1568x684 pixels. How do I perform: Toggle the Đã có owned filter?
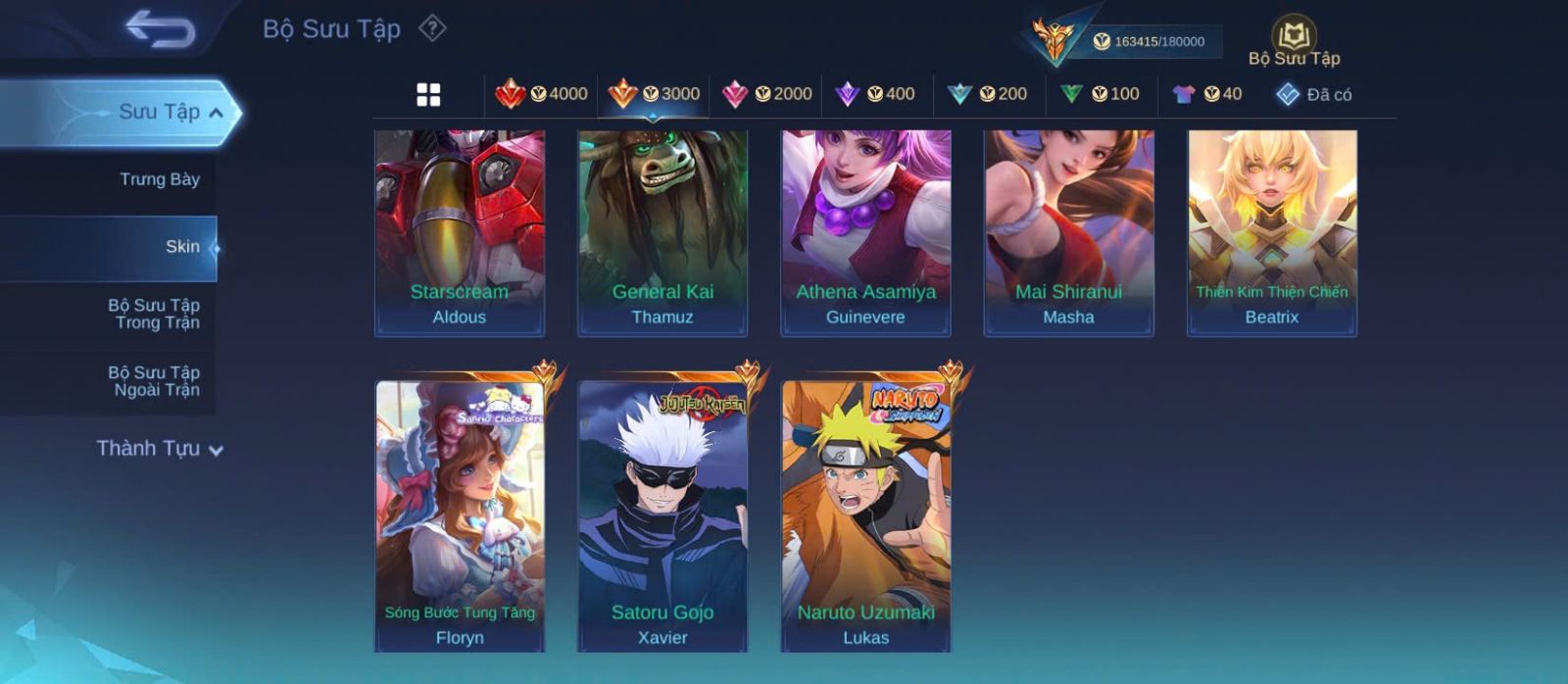1313,94
